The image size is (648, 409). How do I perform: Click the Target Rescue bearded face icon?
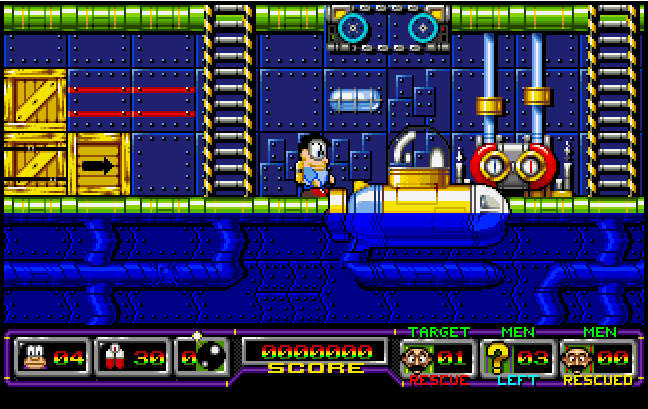(x=419, y=357)
